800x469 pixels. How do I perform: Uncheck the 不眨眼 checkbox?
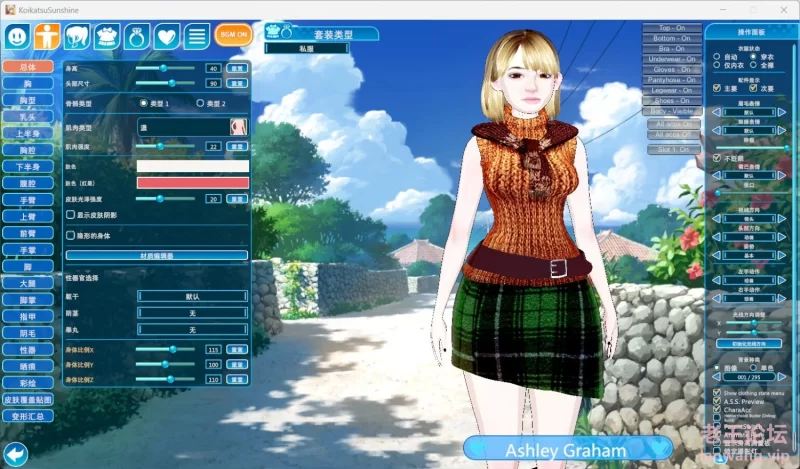(717, 158)
